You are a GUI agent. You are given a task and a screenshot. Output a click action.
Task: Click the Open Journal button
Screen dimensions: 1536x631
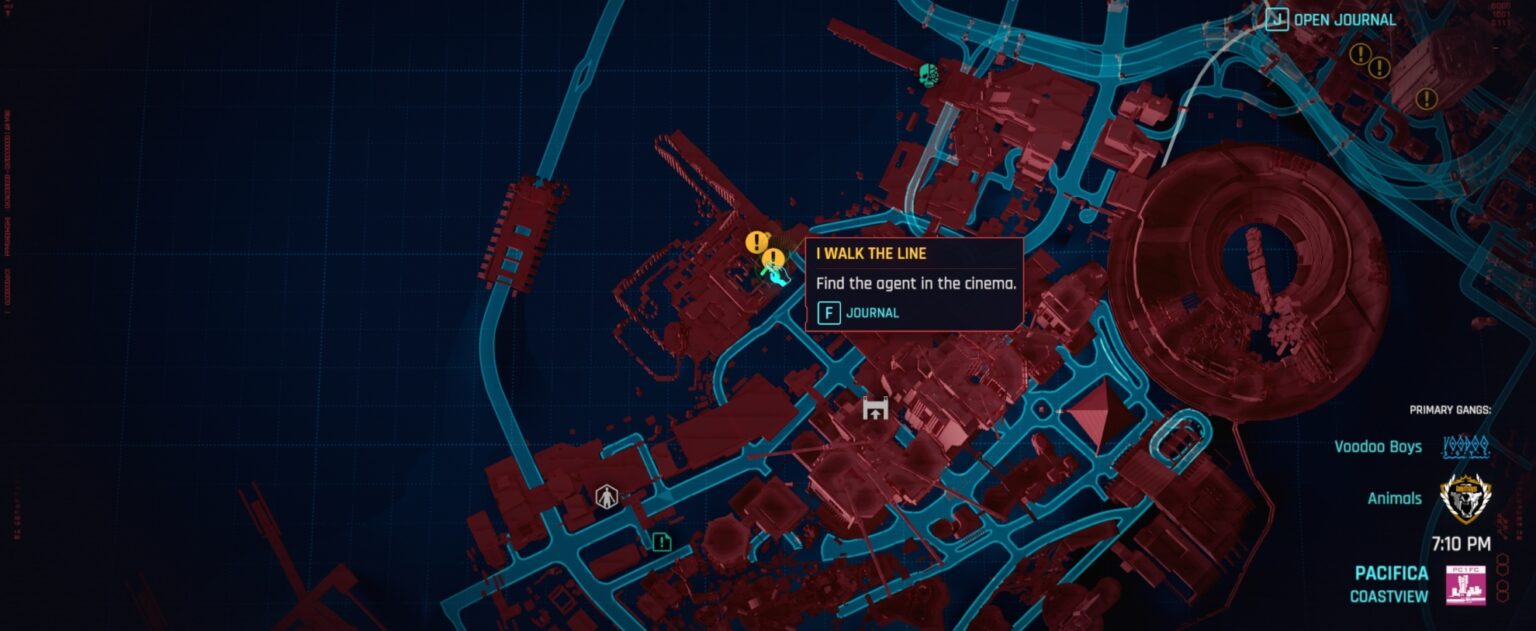(x=1331, y=20)
